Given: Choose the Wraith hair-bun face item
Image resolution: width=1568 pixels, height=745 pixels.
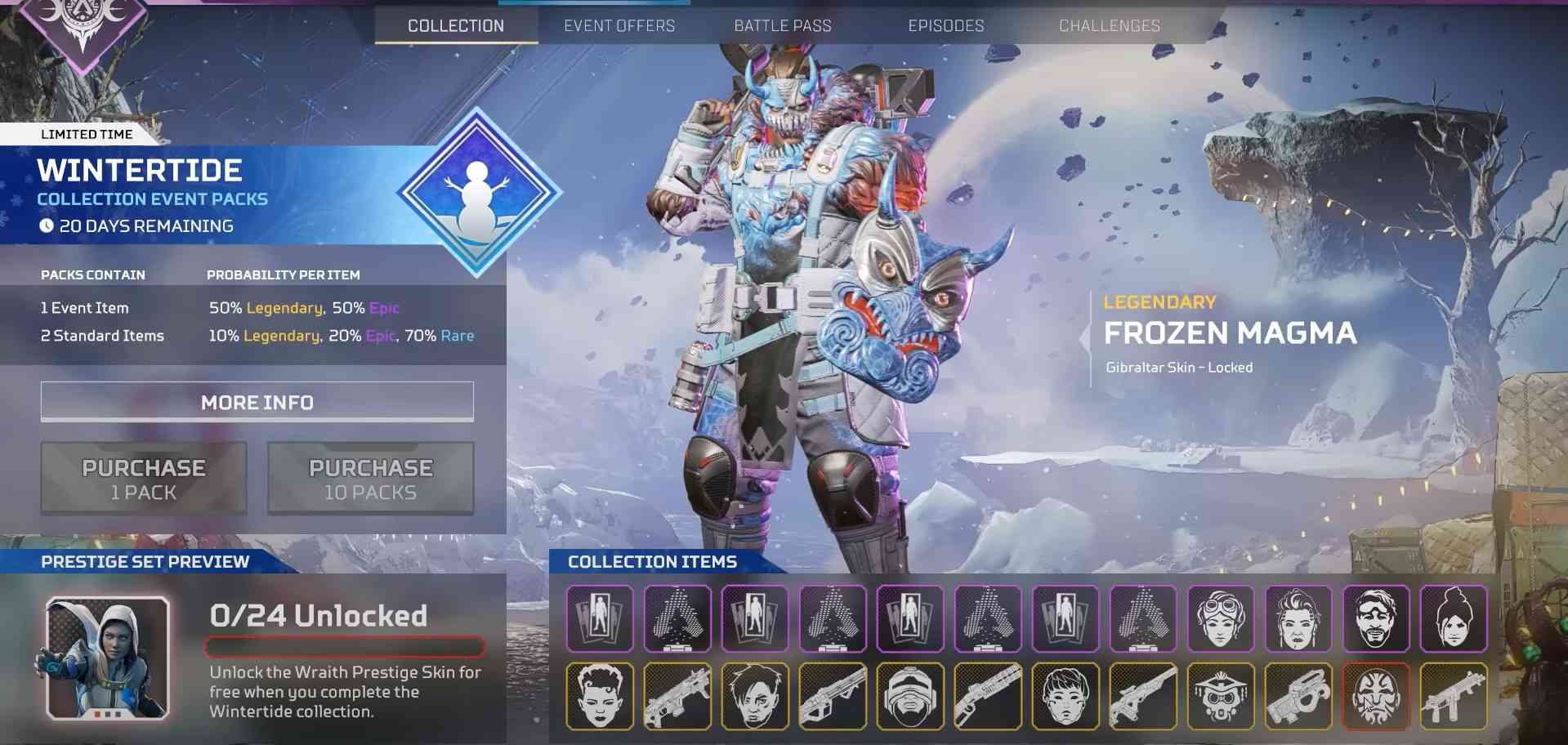Looking at the screenshot, I should pyautogui.click(x=1453, y=618).
